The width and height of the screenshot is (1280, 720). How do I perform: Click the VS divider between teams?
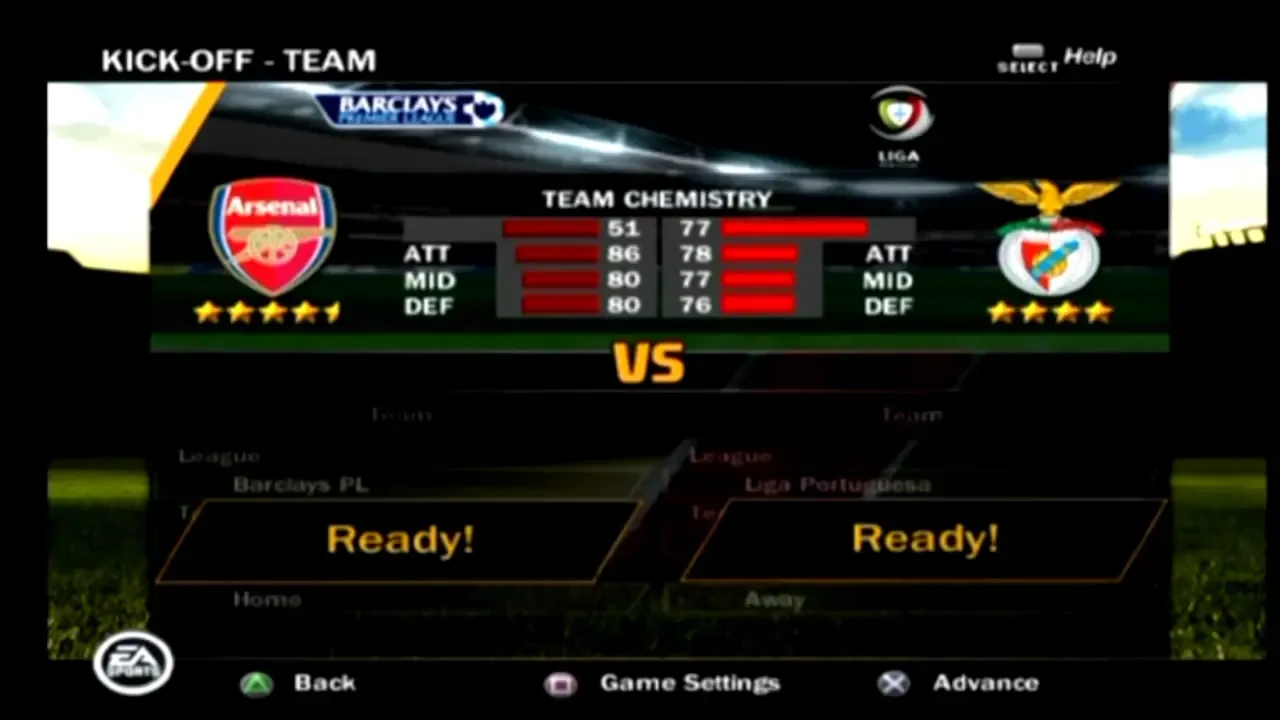click(x=650, y=362)
